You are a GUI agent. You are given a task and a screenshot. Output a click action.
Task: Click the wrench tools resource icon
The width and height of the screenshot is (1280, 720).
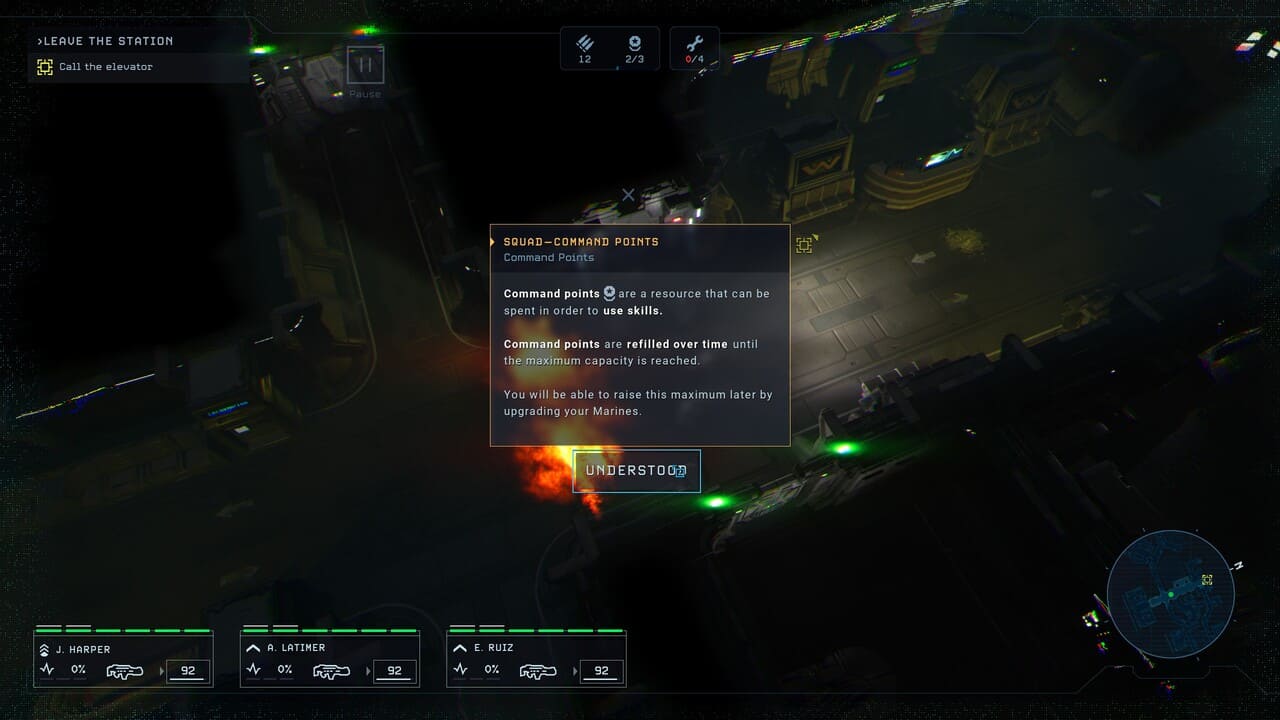[x=694, y=44]
